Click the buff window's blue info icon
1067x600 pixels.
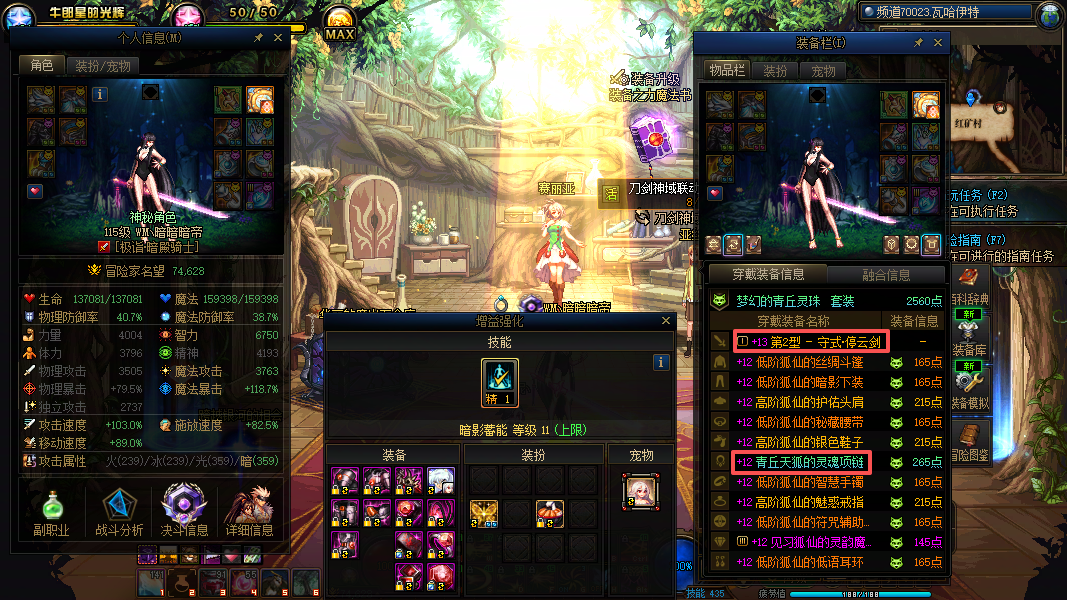click(x=660, y=362)
